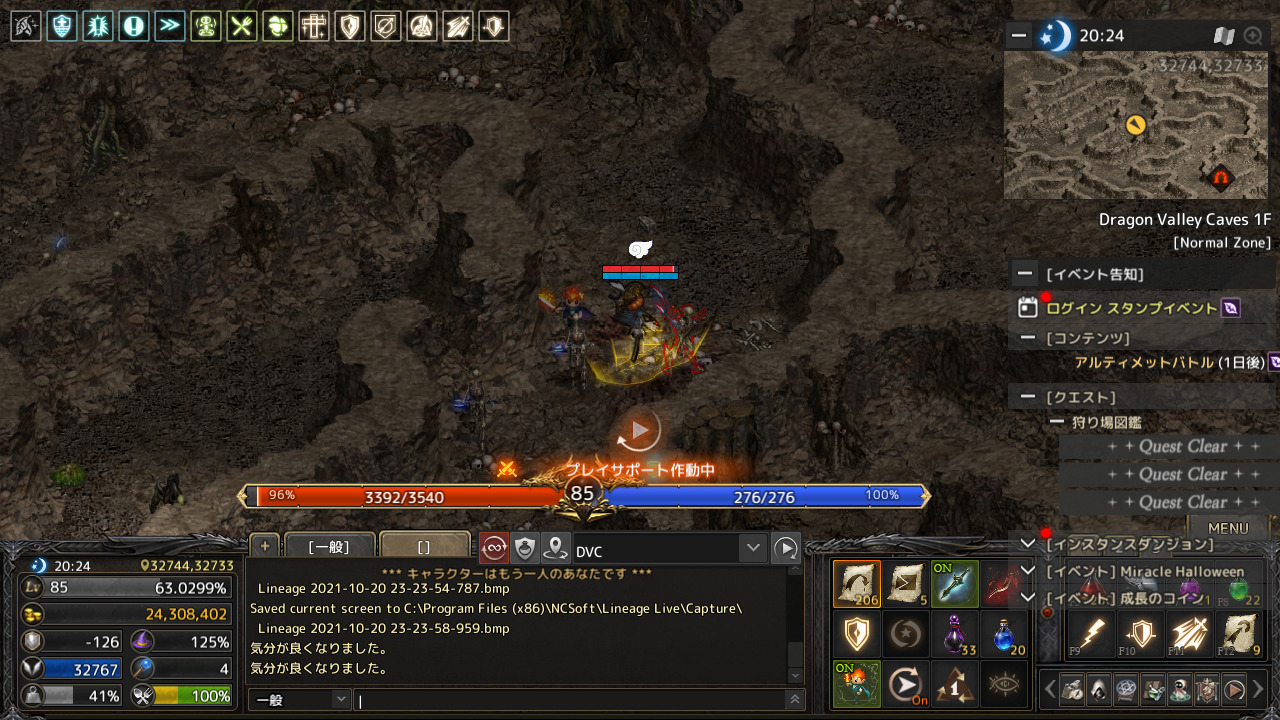Collapse the minimap with the minus button

tap(1019, 36)
